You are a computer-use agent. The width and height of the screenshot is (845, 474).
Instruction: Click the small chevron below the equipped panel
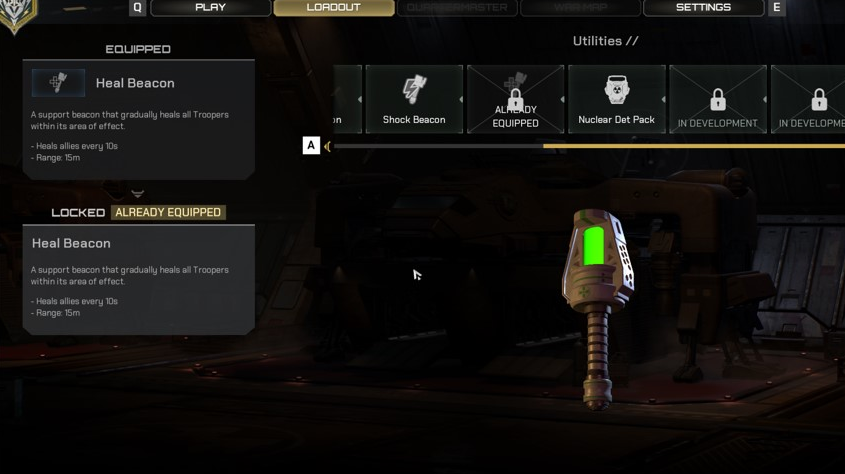138,194
